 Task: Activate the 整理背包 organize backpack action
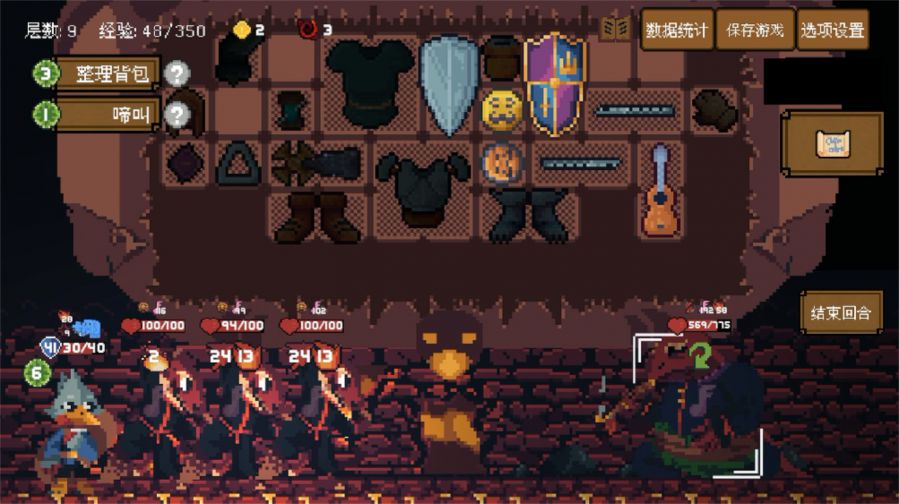(x=107, y=73)
